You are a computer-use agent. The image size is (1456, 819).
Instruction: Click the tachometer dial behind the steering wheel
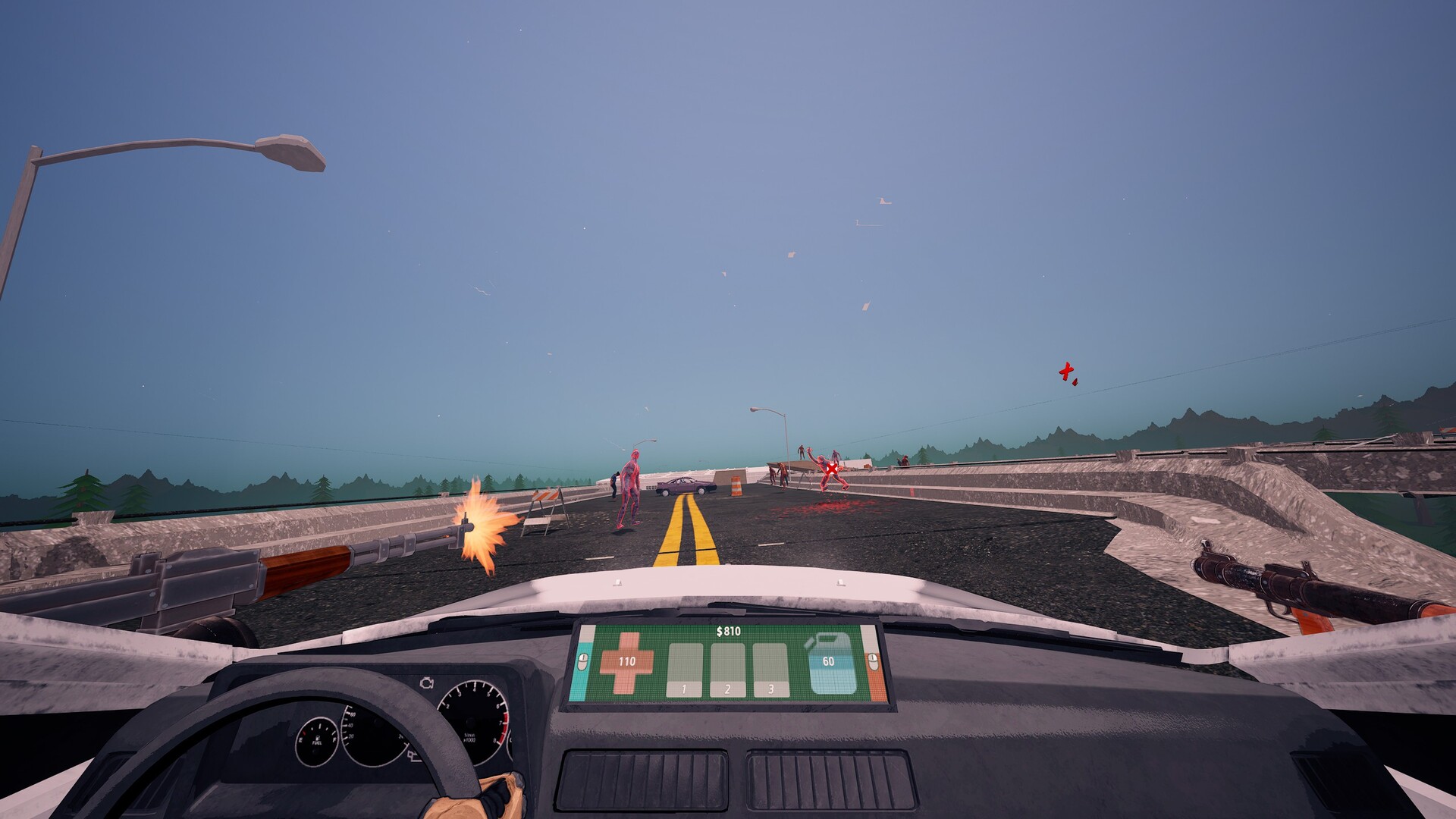[472, 720]
